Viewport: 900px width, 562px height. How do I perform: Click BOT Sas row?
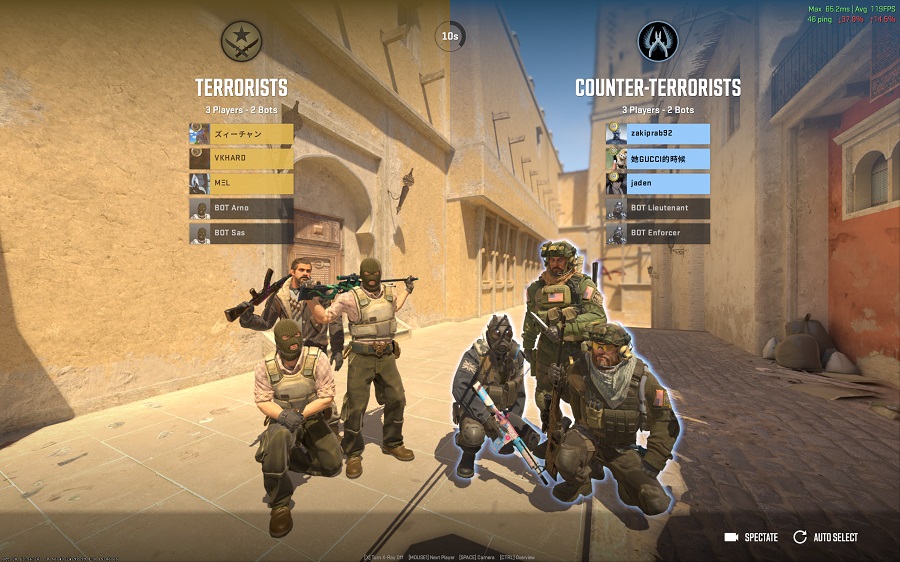(x=241, y=233)
